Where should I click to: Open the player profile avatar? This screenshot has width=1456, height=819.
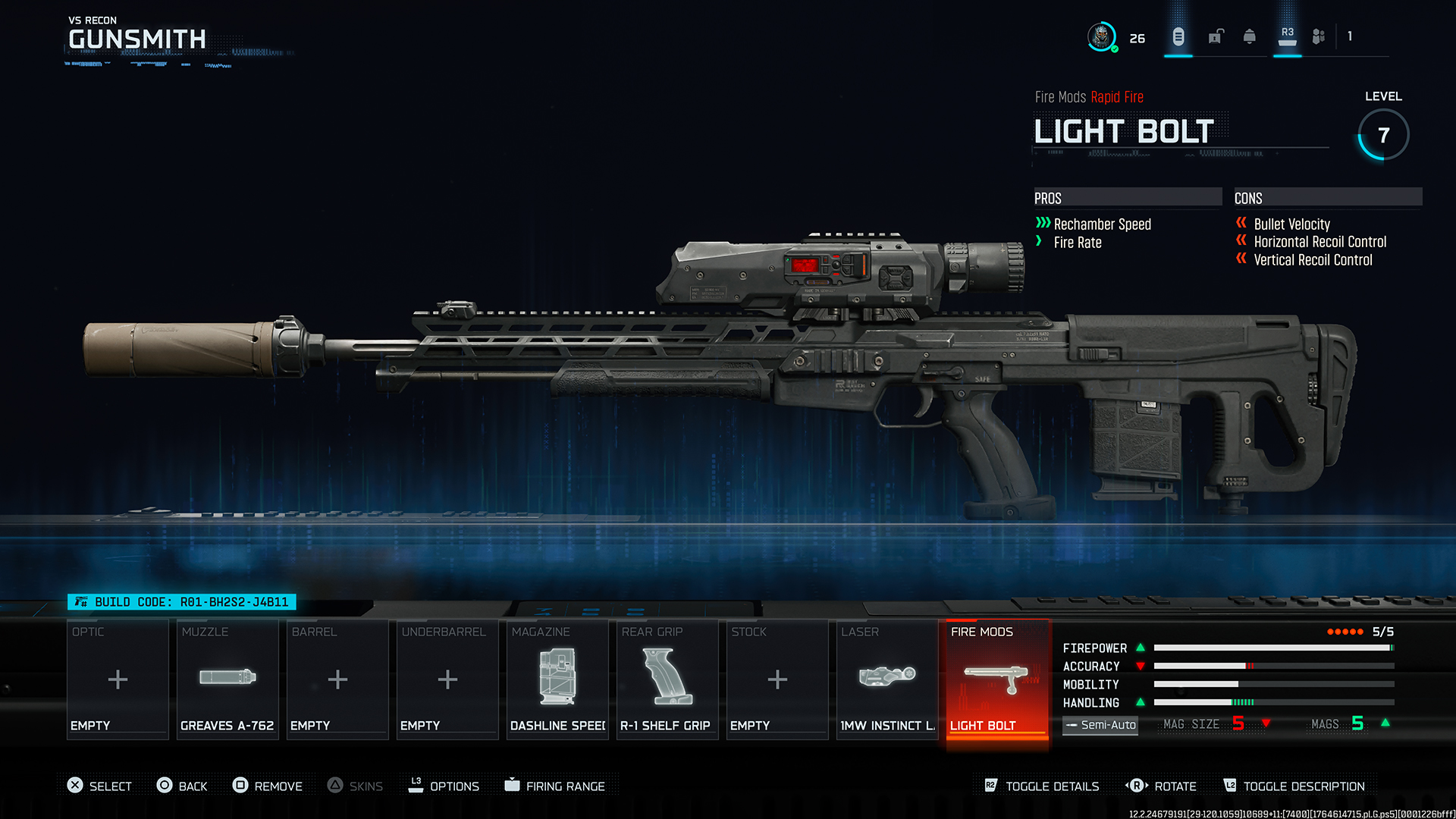pos(1101,36)
